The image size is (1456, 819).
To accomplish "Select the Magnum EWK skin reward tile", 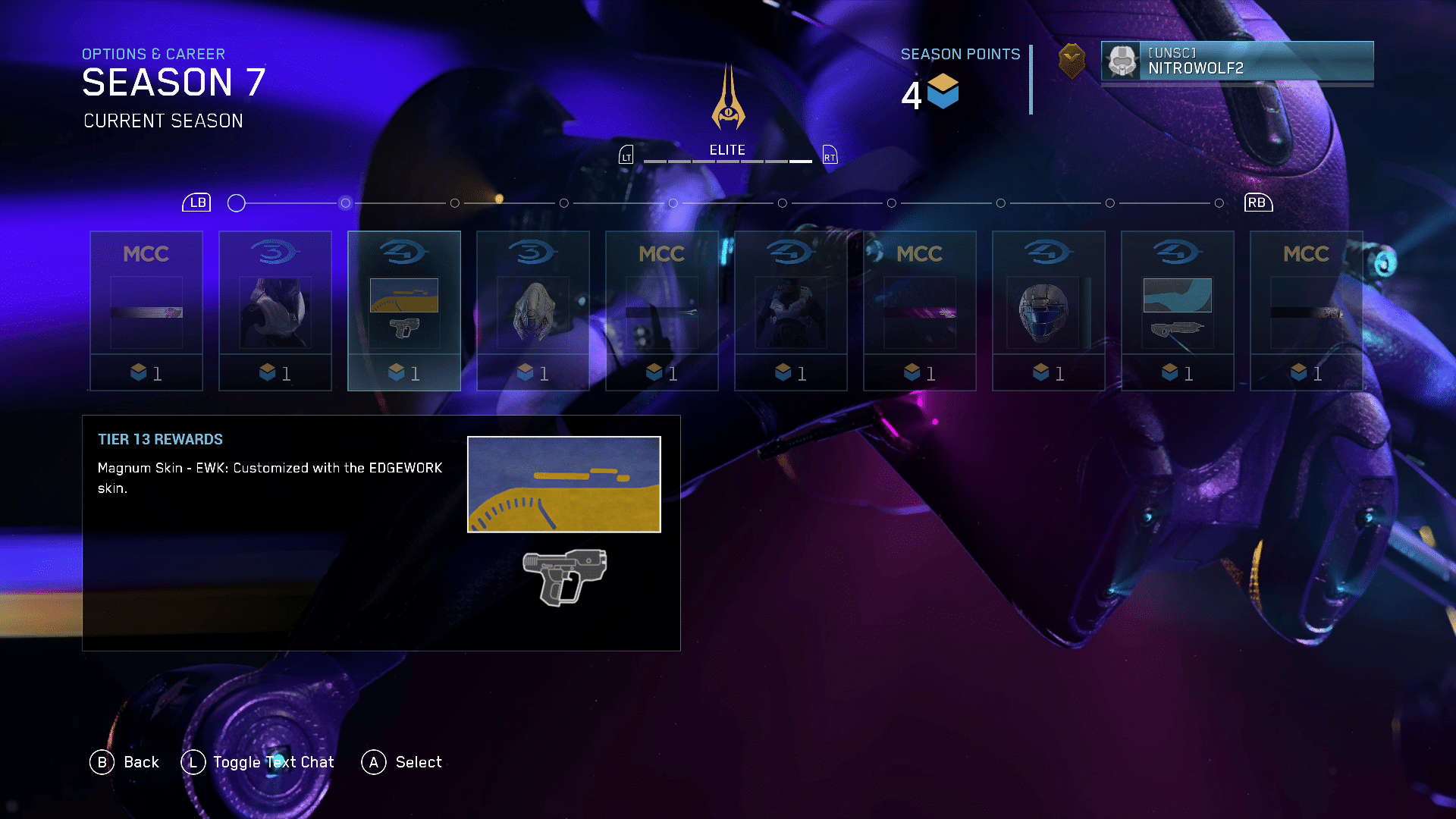I will 404,311.
